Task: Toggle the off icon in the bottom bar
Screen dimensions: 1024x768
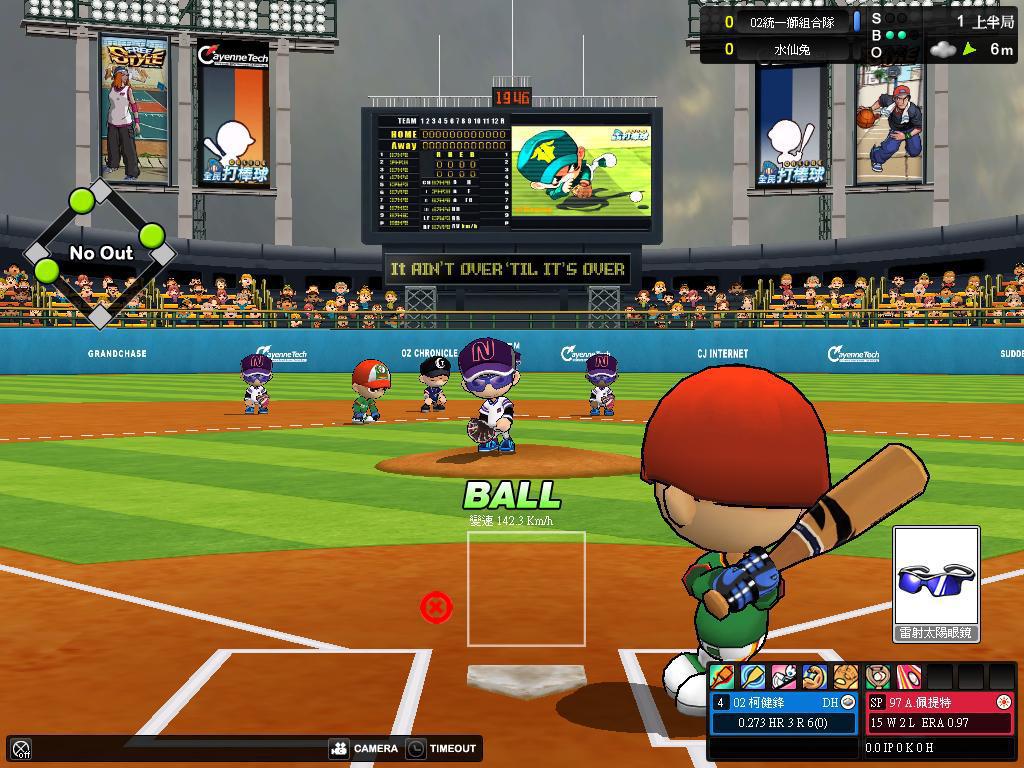Action: 21,749
